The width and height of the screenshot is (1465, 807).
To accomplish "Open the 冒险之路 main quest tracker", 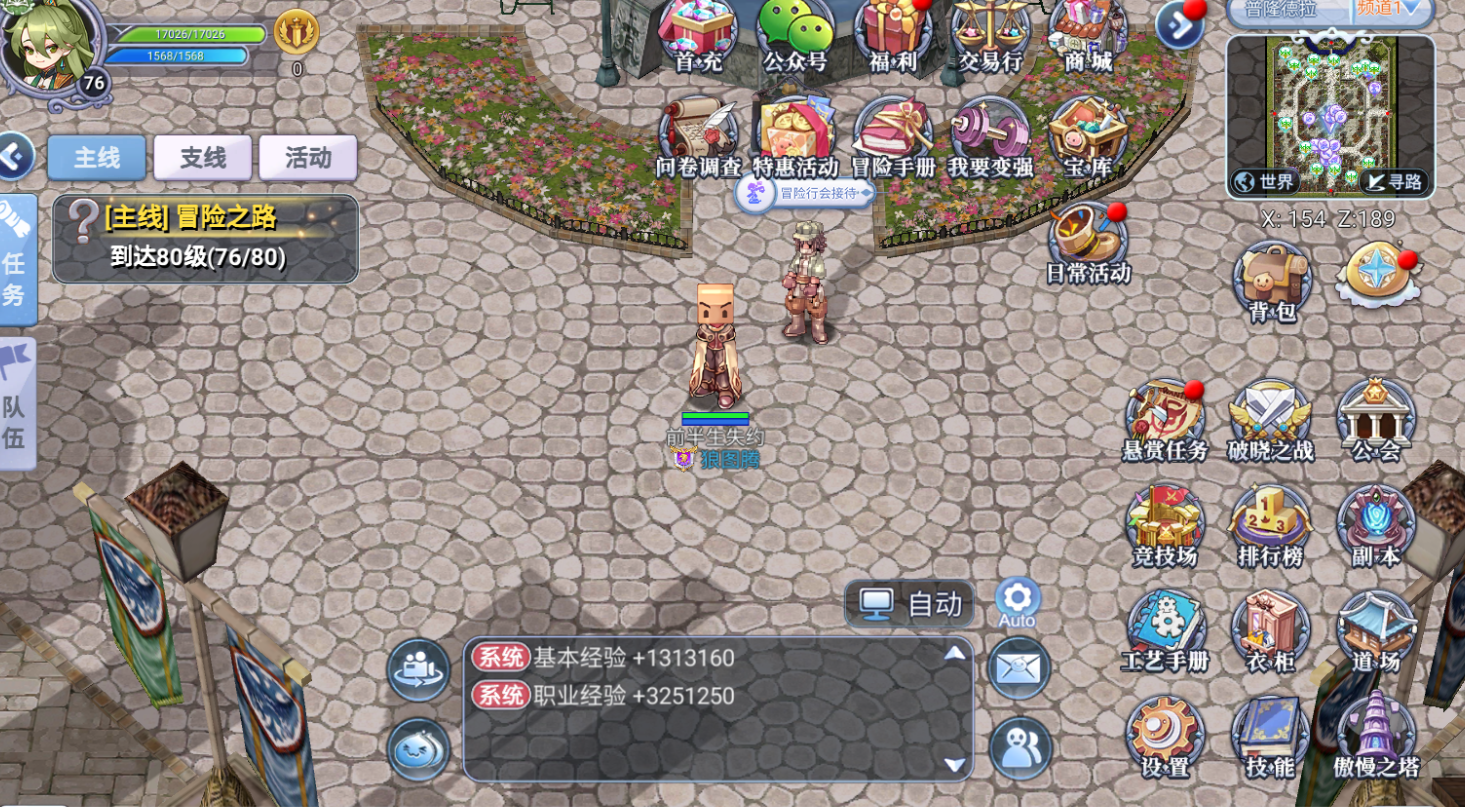I will click(205, 238).
